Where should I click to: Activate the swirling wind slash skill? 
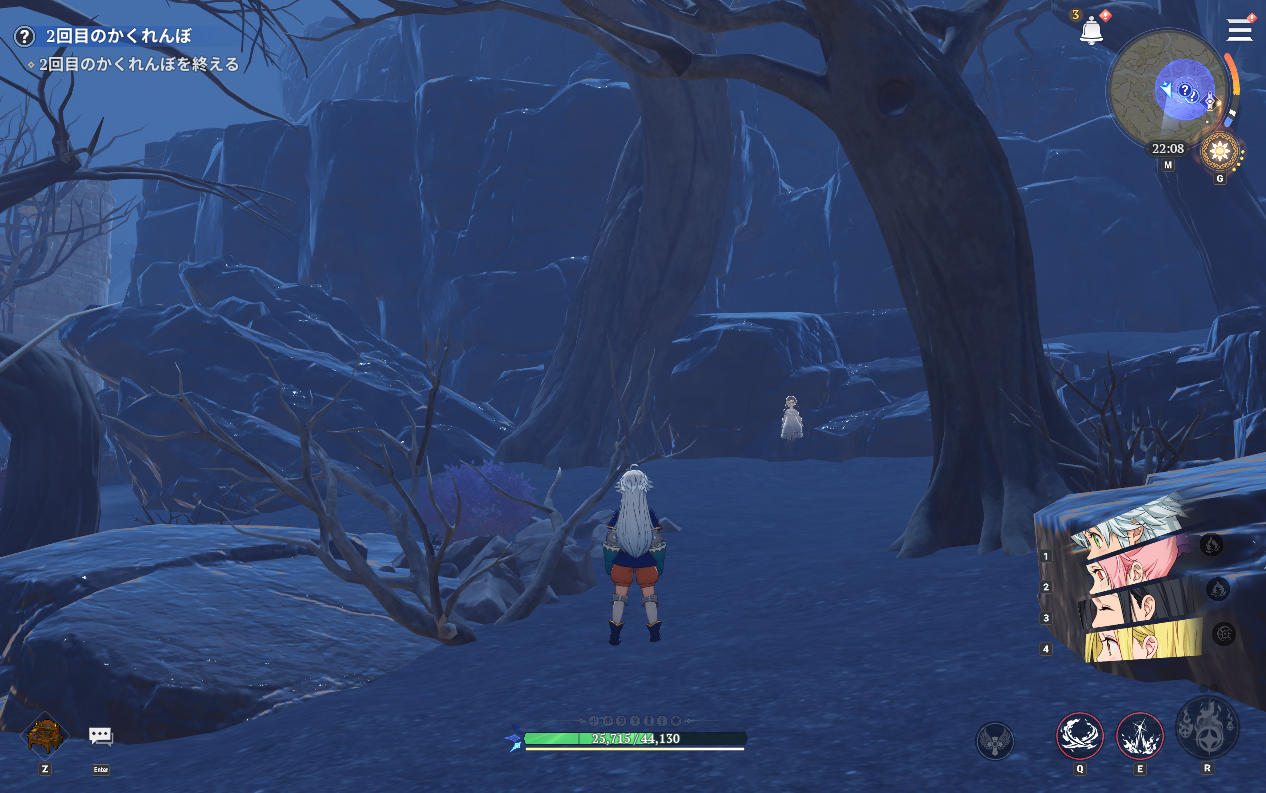[1080, 736]
